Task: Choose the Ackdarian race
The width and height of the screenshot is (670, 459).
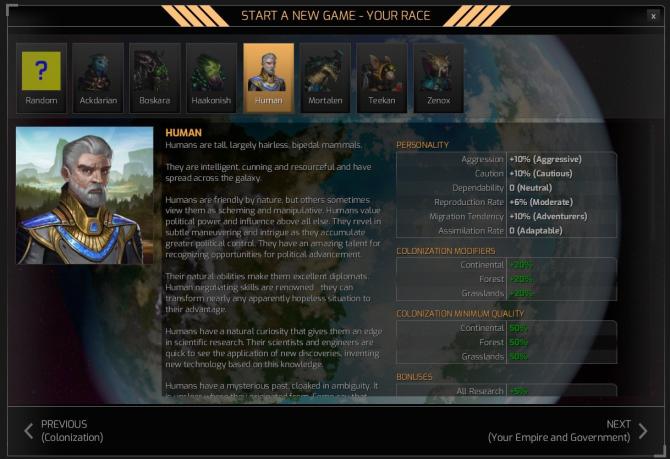Action: [98, 77]
